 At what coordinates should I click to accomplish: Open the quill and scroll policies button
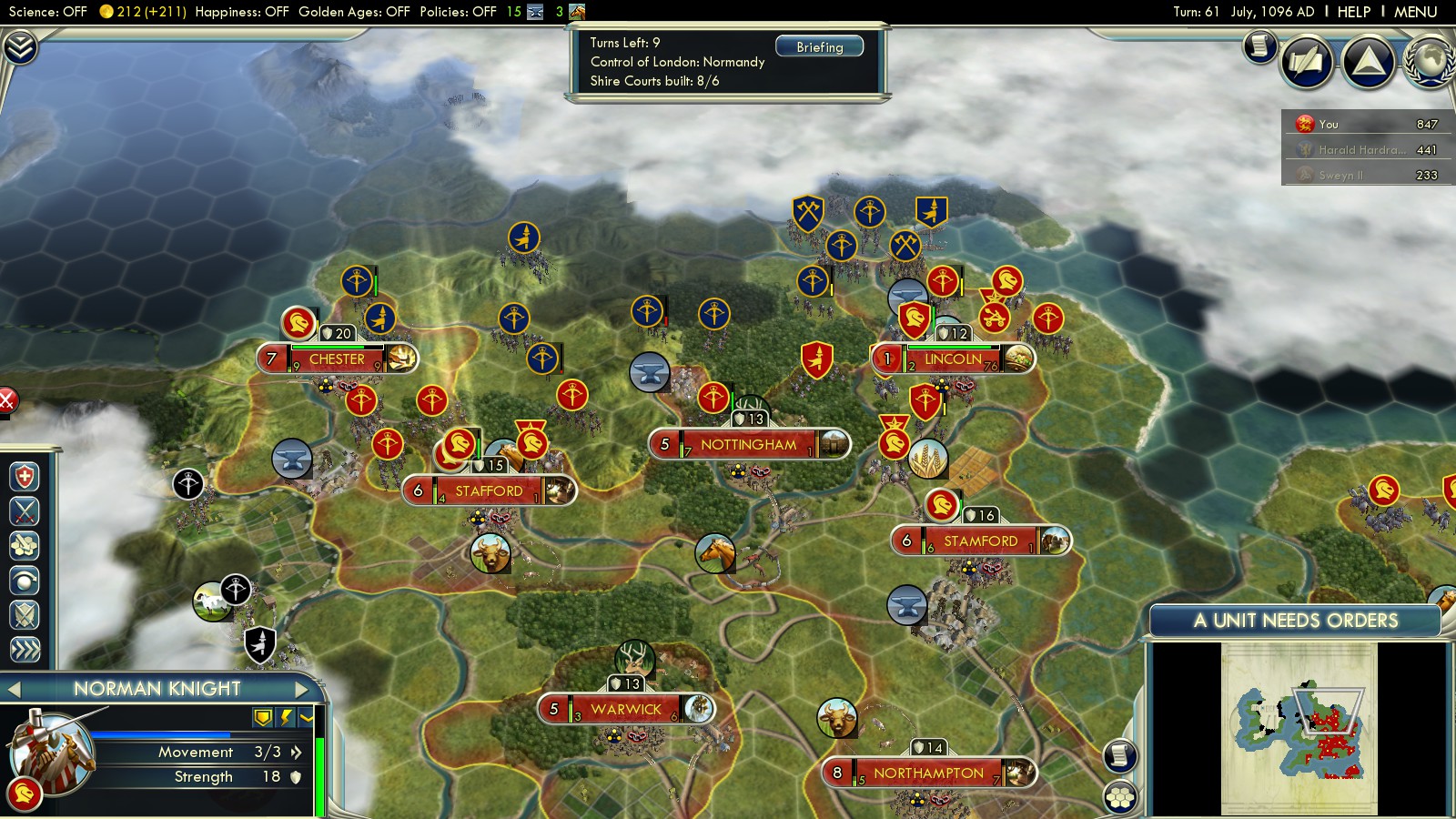[x=1307, y=62]
